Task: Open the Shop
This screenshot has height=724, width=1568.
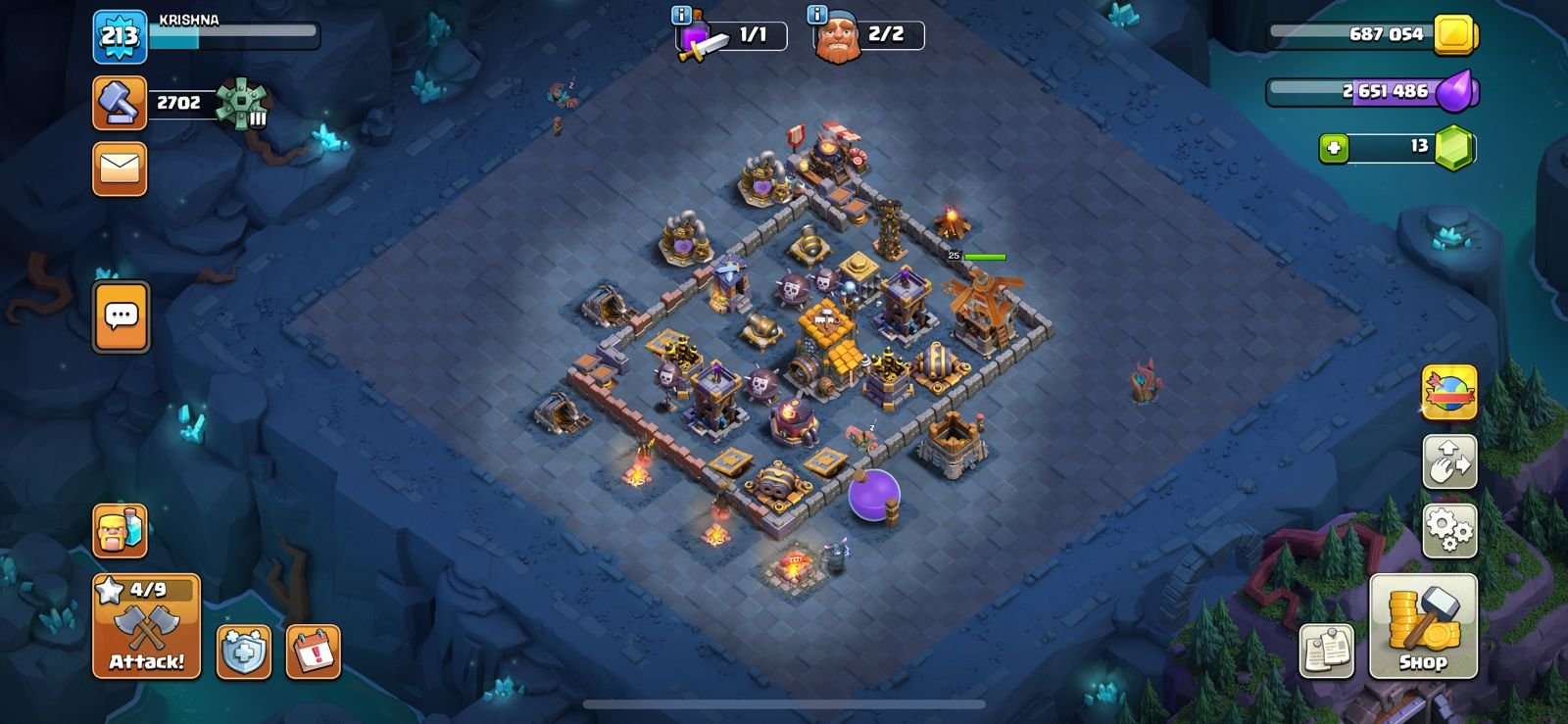Action: (x=1422, y=626)
